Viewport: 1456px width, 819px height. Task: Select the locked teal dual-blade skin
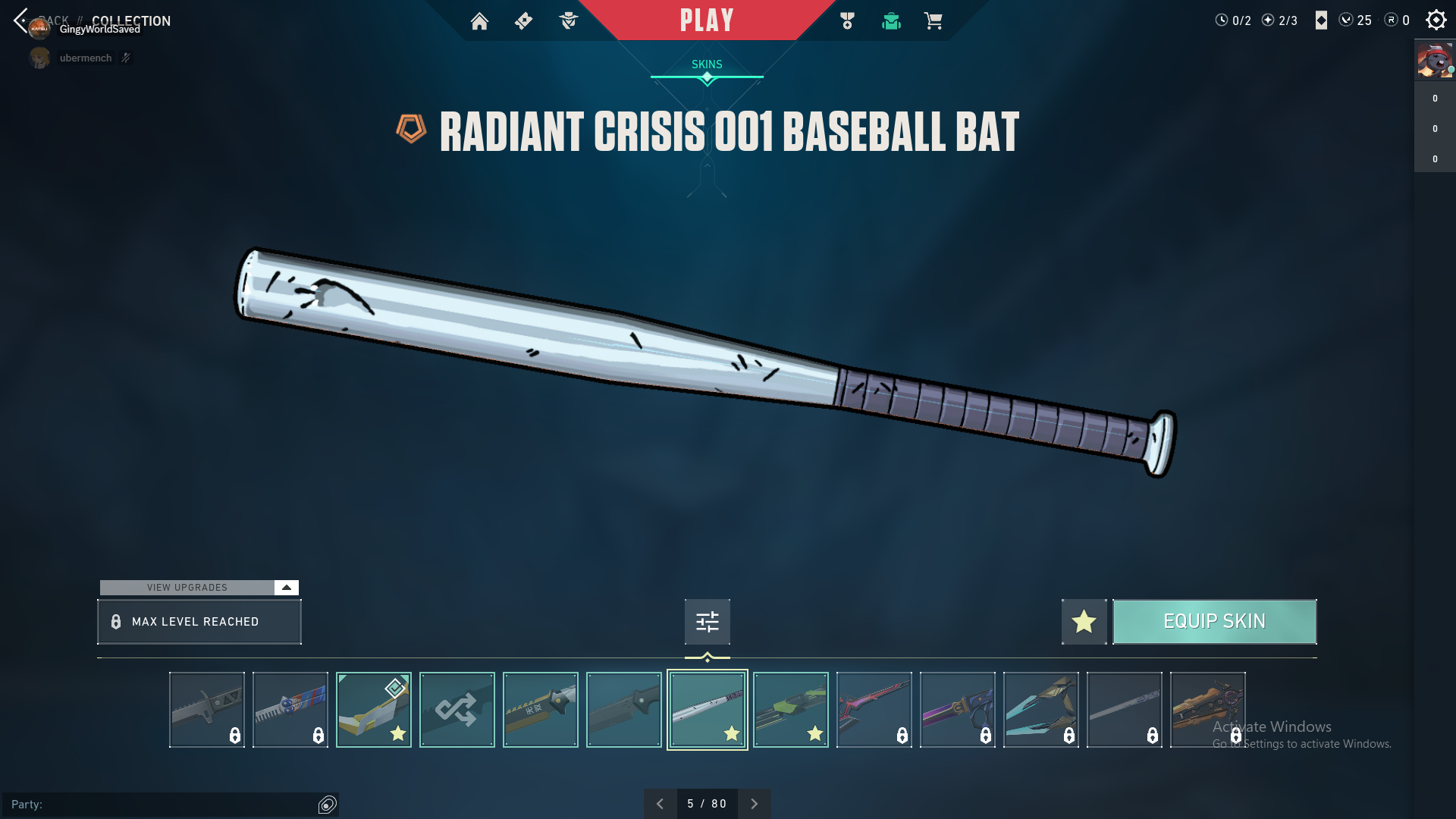[x=1040, y=710]
